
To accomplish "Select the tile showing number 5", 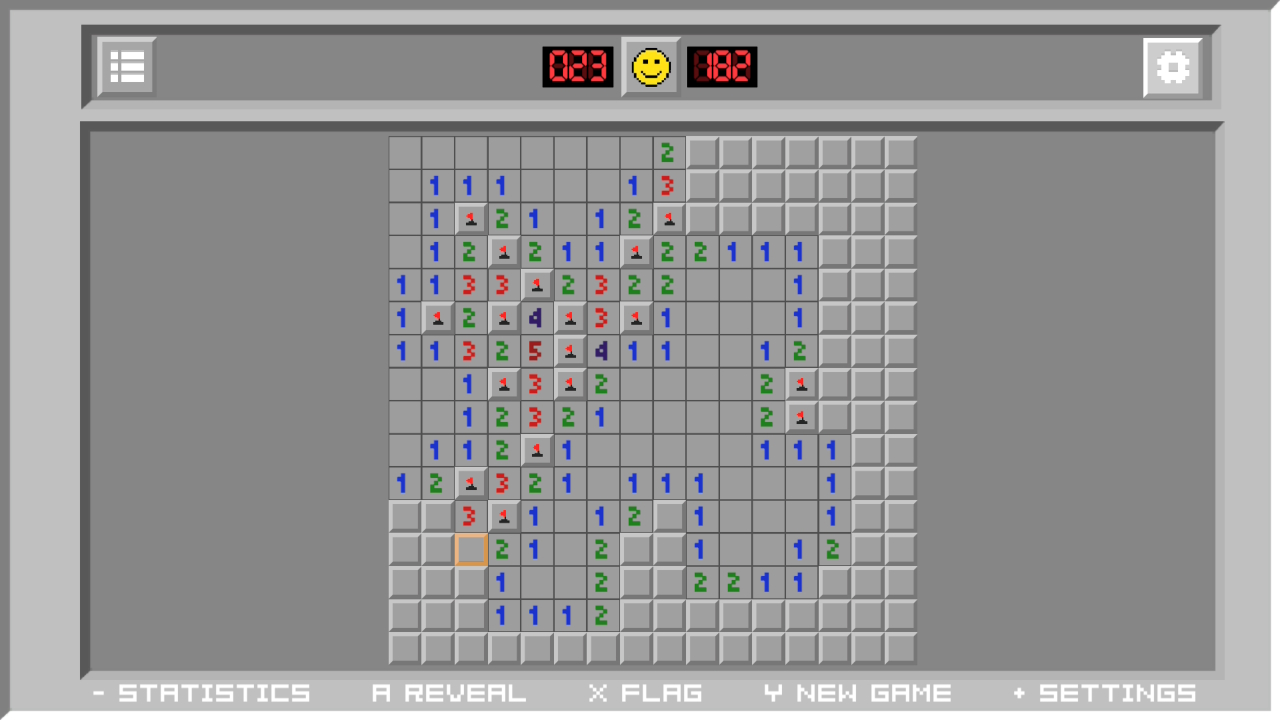I will pyautogui.click(x=537, y=351).
